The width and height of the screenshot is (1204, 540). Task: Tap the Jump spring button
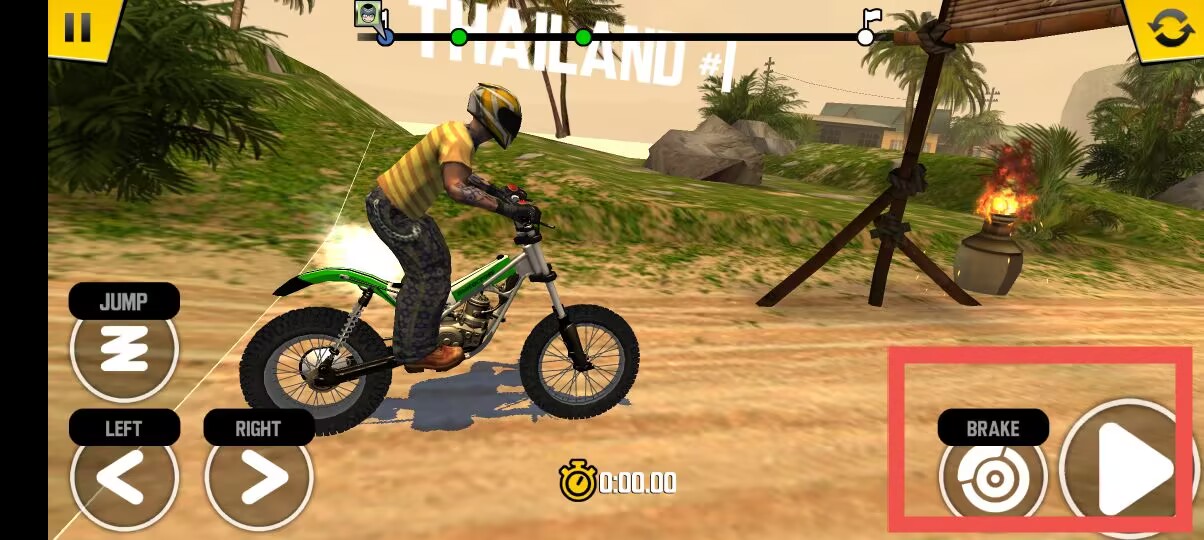[124, 349]
